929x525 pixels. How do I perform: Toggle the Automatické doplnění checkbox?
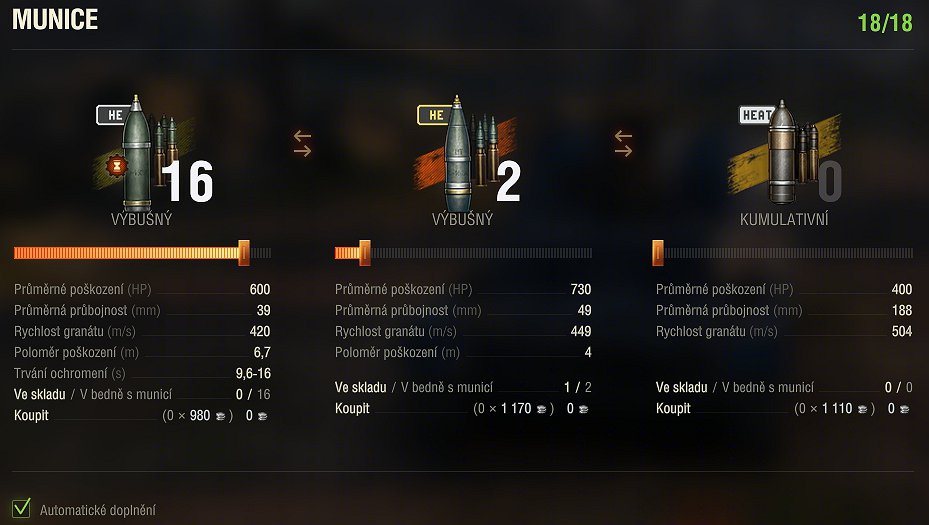21,508
